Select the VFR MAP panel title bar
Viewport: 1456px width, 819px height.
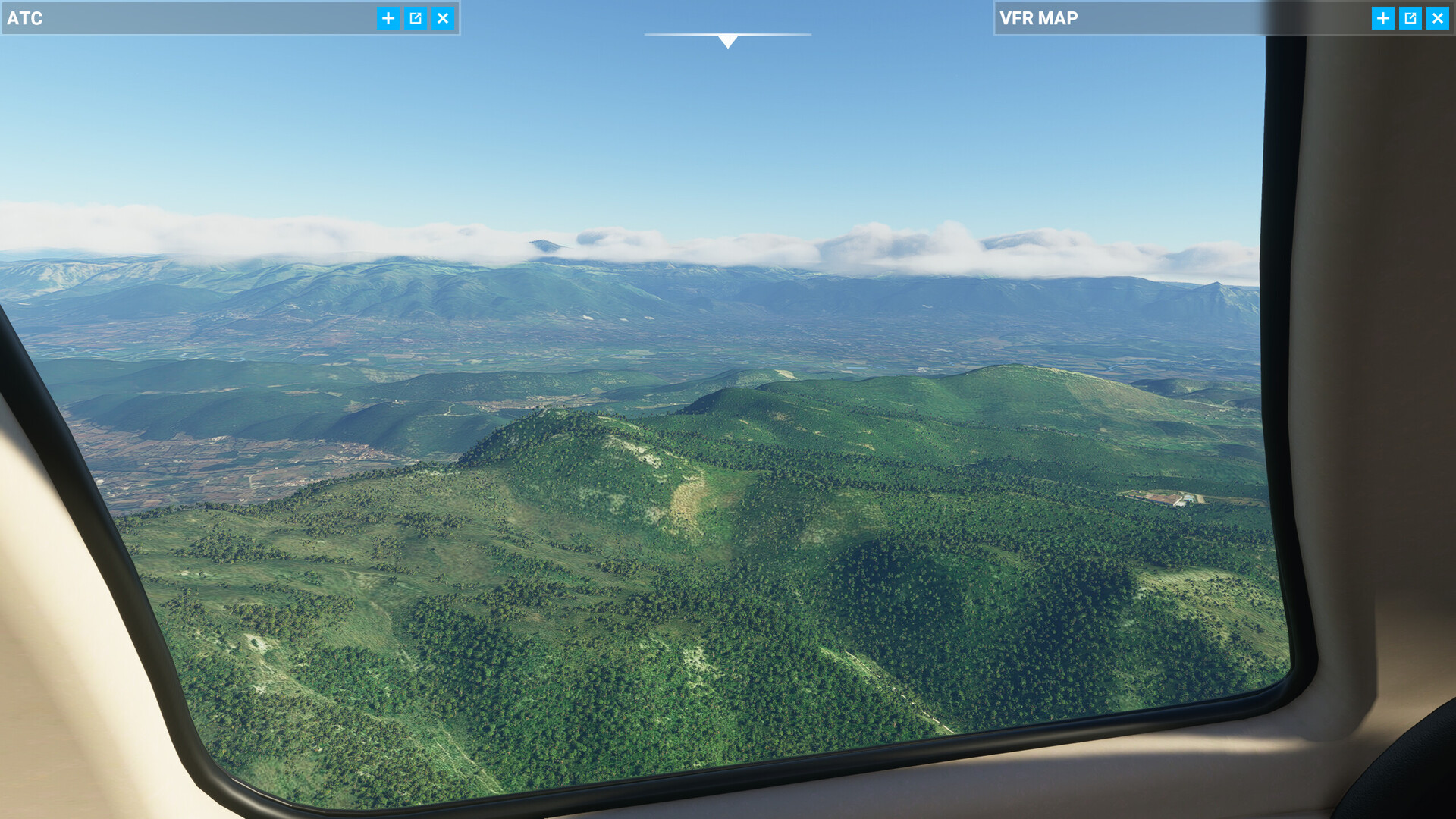tap(1183, 18)
